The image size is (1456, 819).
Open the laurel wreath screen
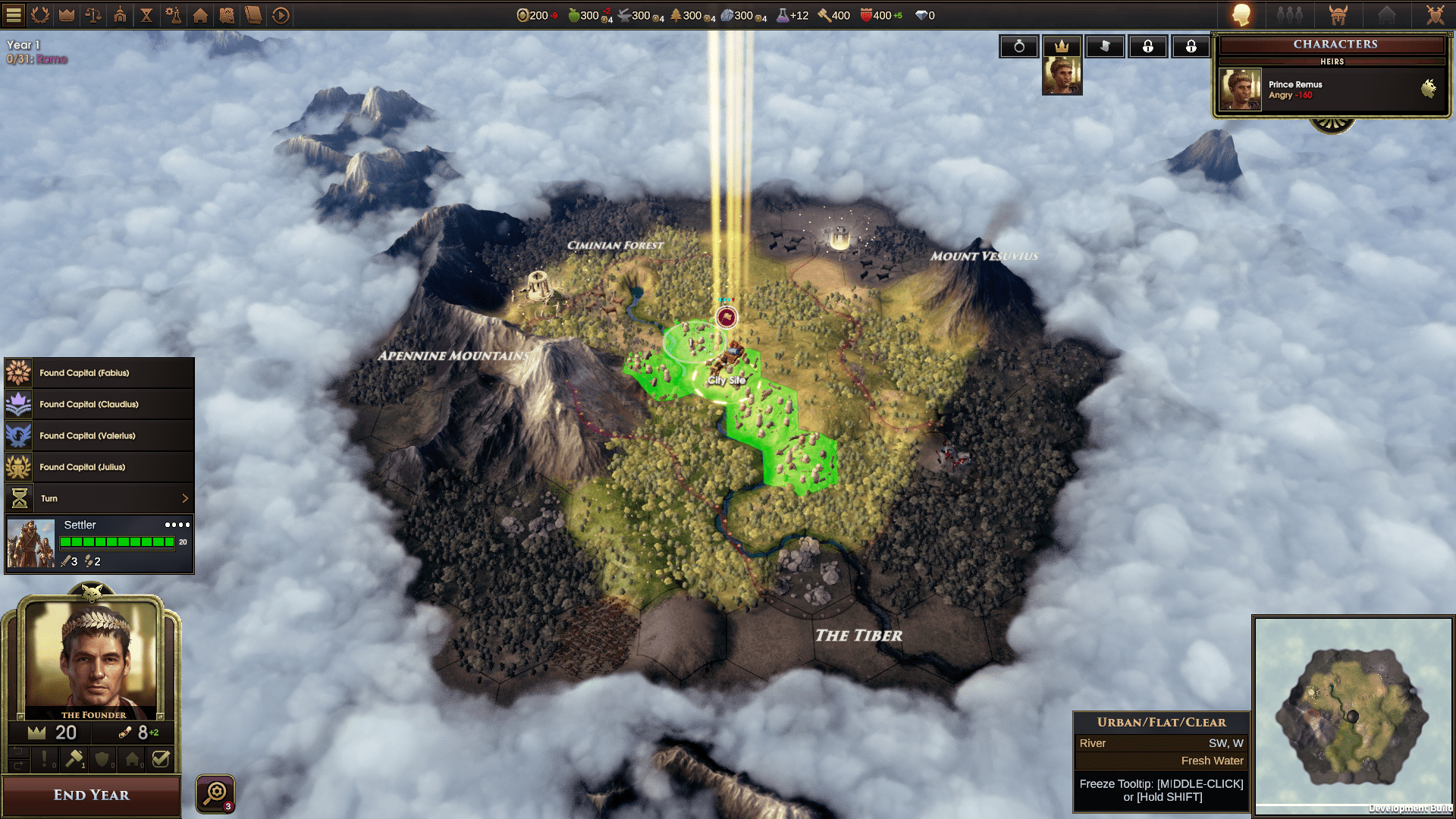[x=40, y=14]
